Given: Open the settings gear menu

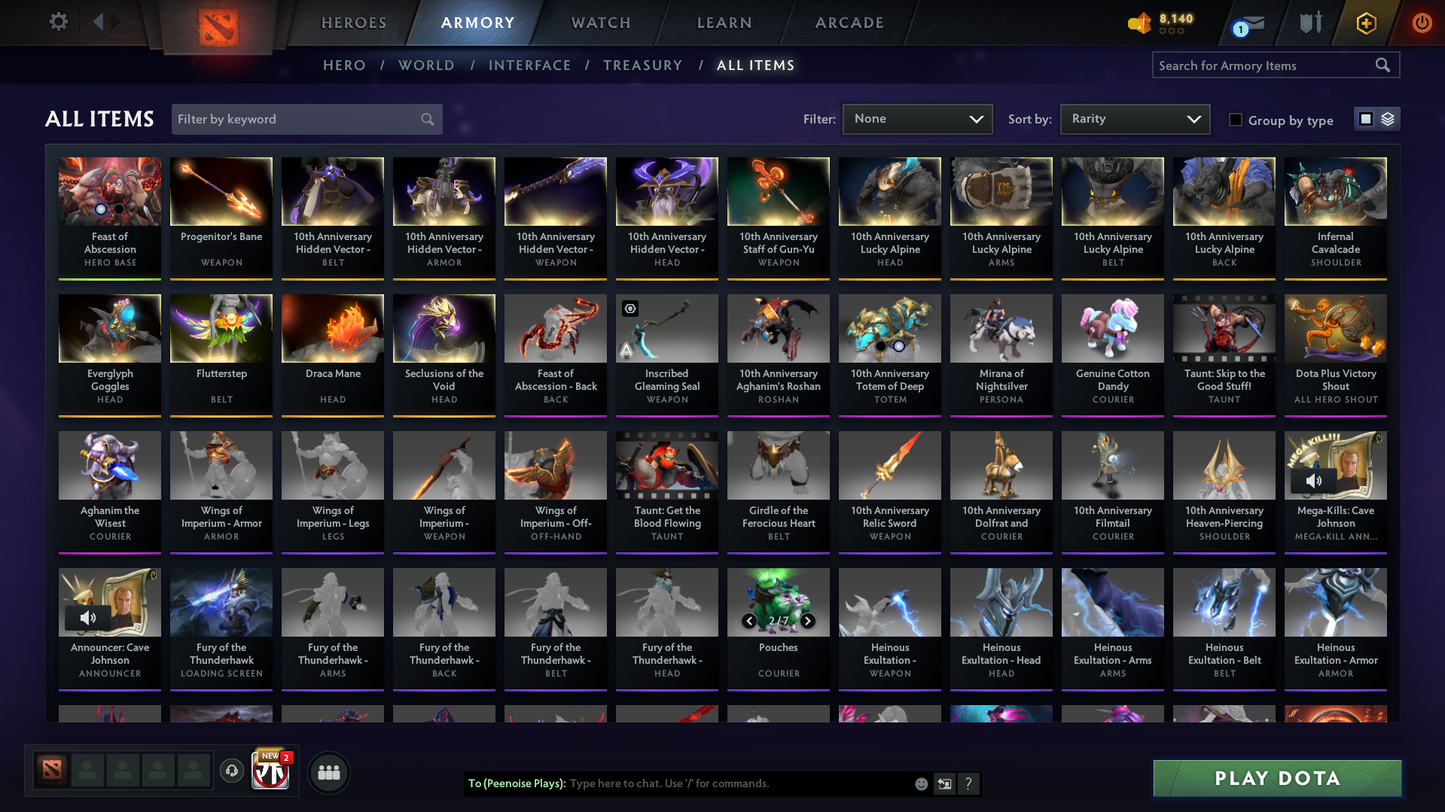Looking at the screenshot, I should pos(57,21).
